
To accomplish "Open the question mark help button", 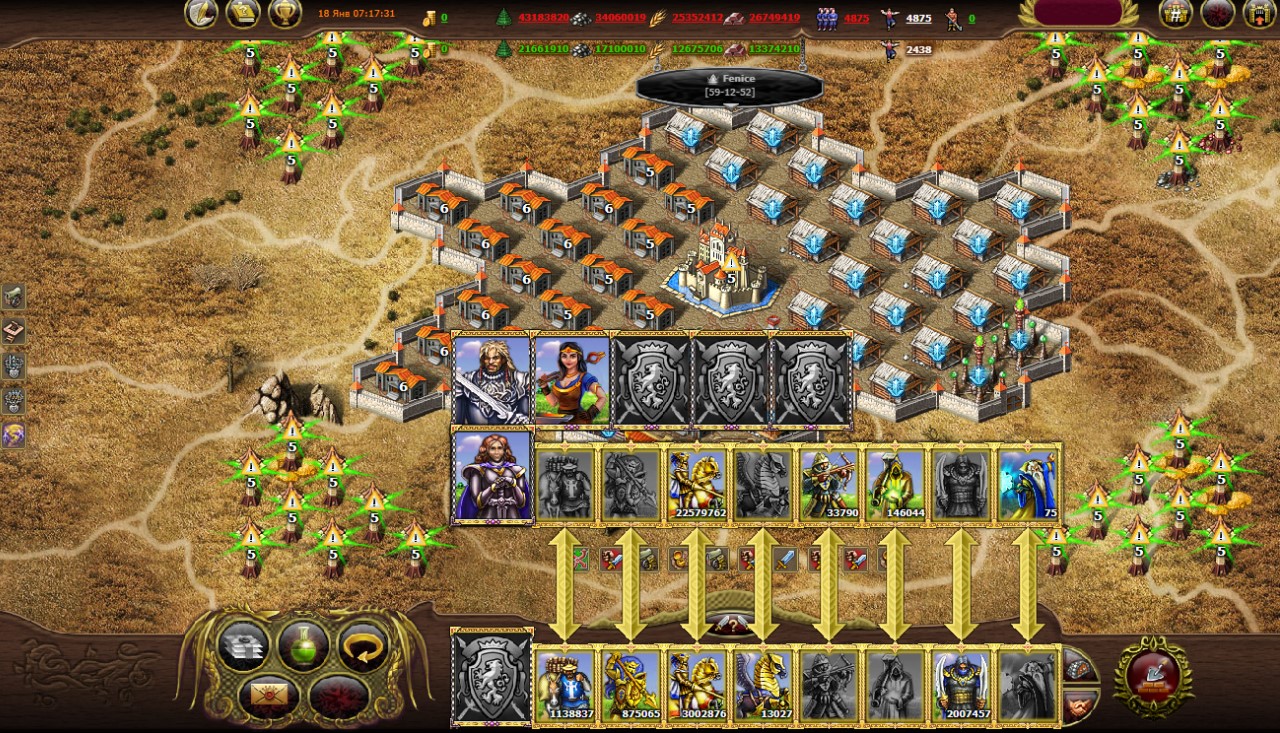I will 731,625.
